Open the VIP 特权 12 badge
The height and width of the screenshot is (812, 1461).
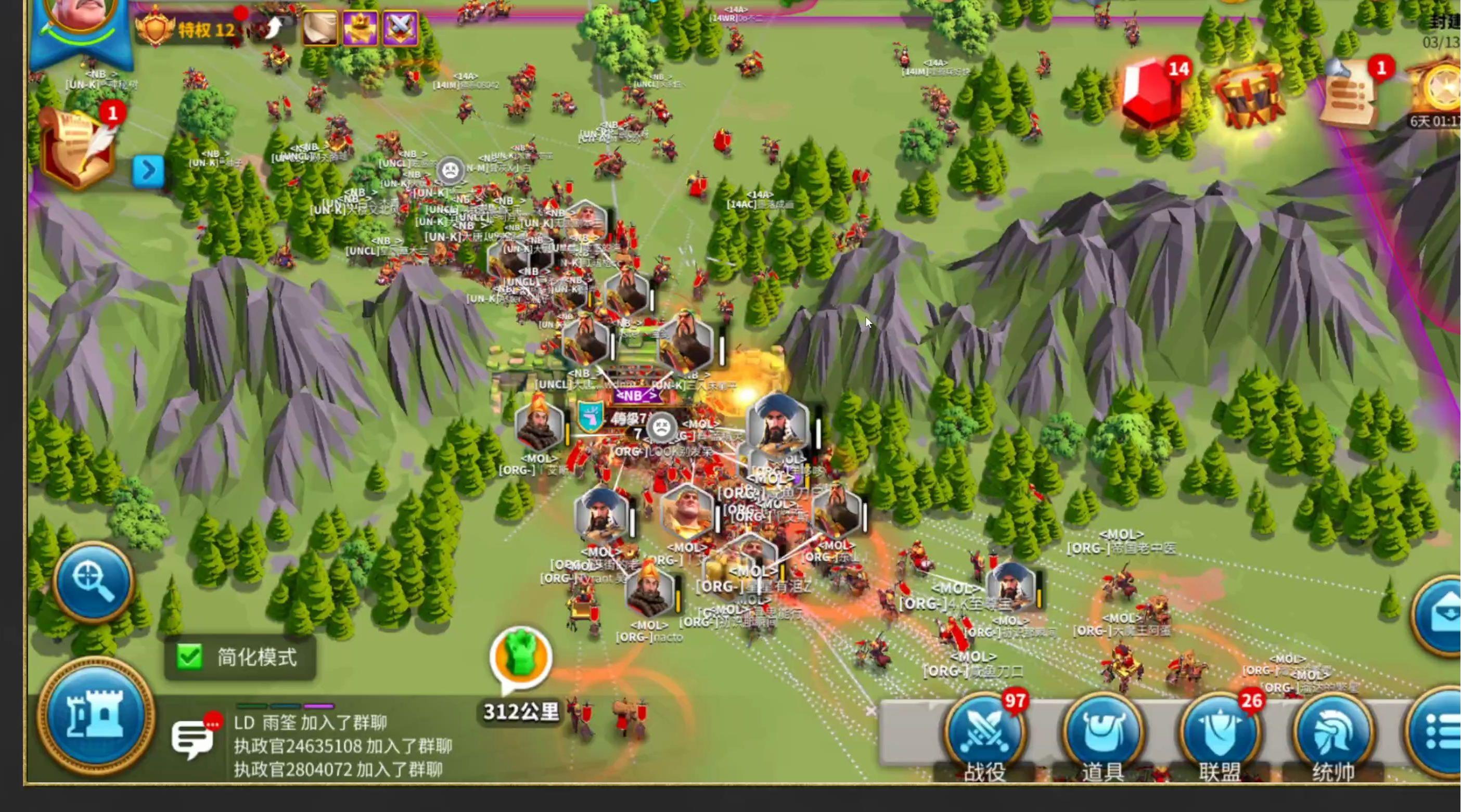point(187,29)
